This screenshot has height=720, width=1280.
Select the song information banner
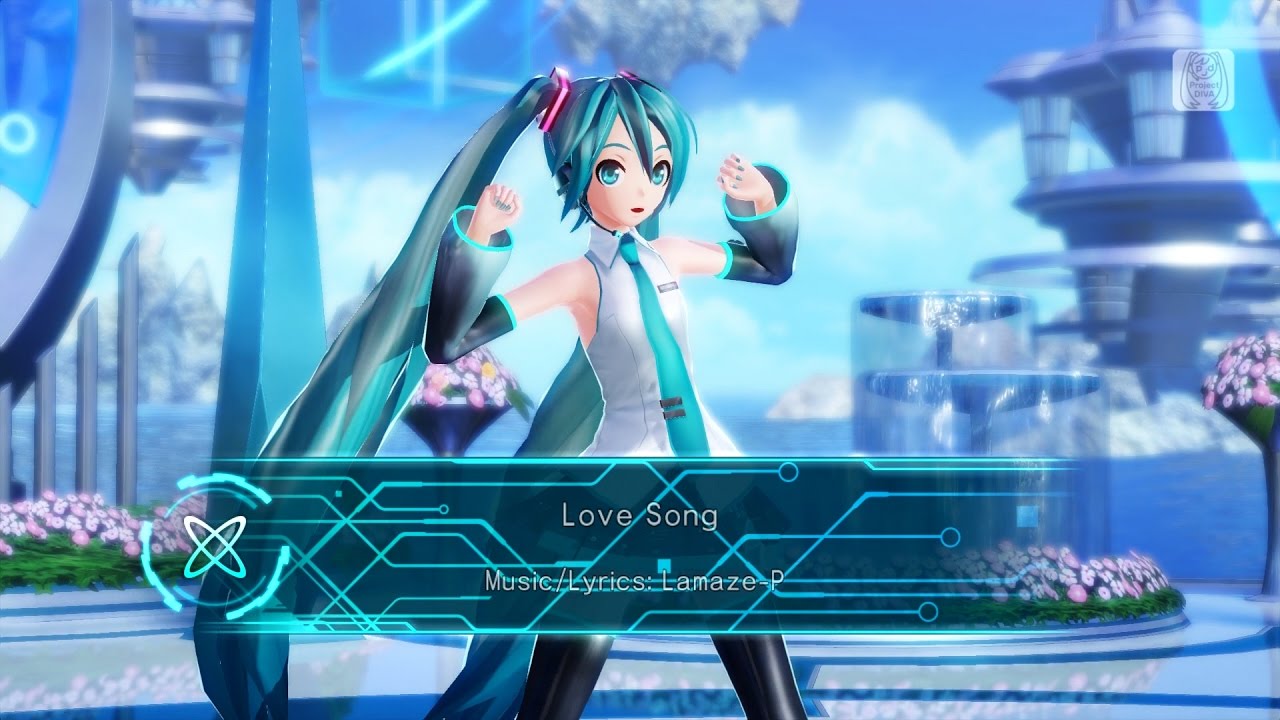tap(640, 550)
